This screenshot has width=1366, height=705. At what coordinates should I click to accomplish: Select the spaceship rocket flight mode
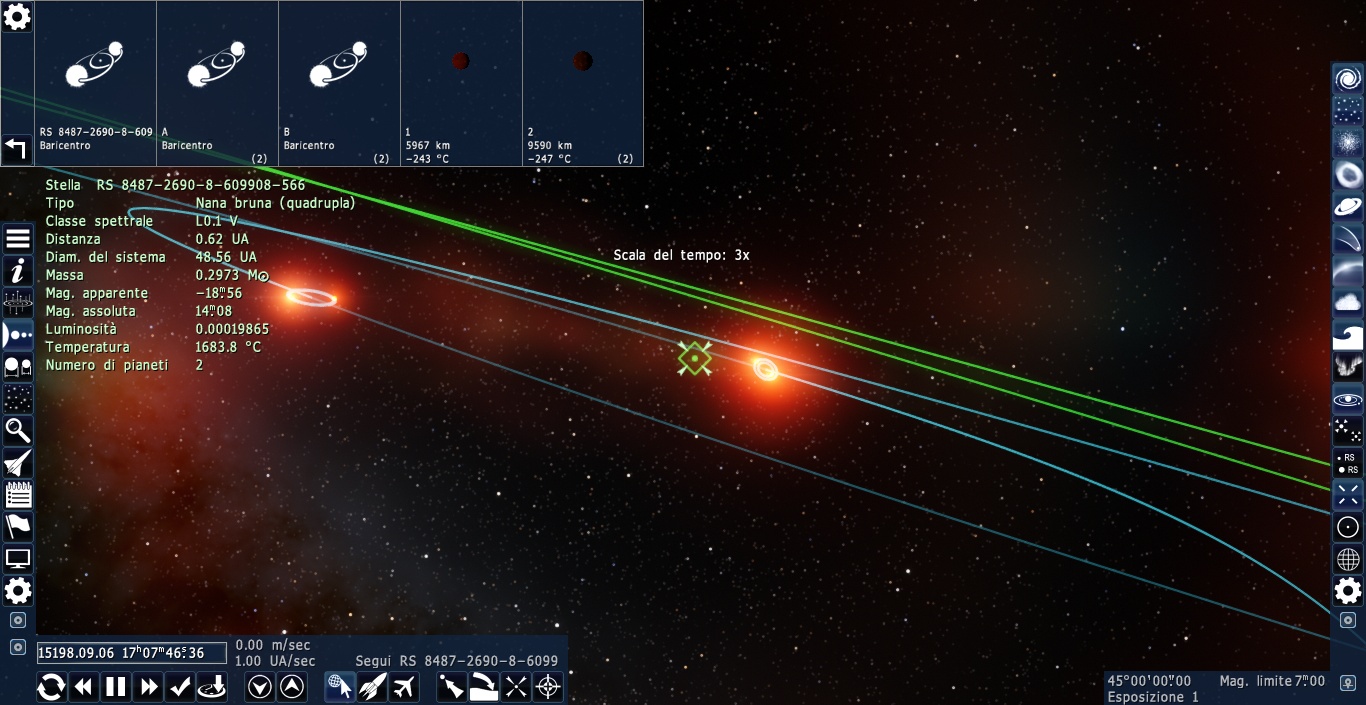[372, 687]
